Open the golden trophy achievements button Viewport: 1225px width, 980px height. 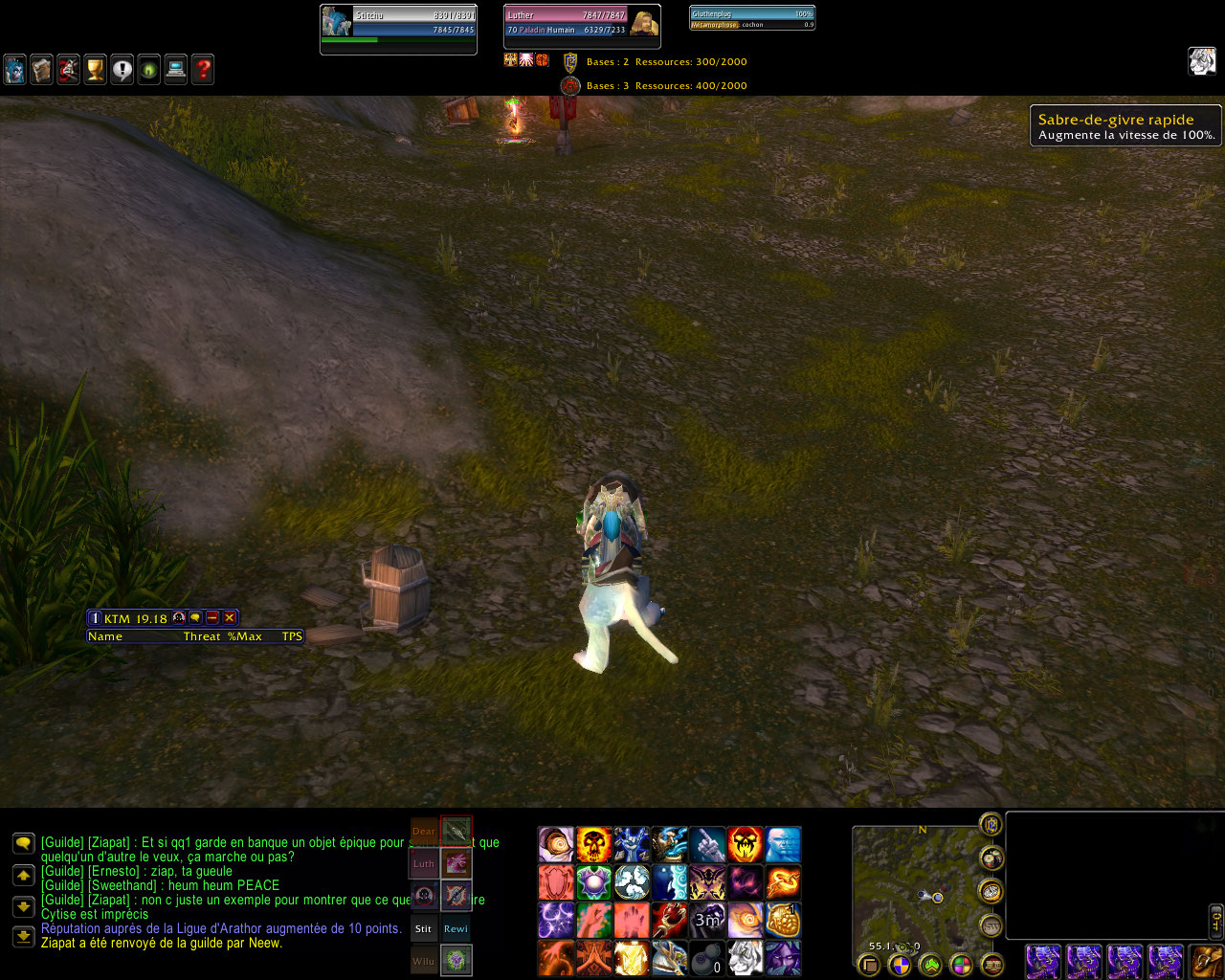(x=95, y=70)
